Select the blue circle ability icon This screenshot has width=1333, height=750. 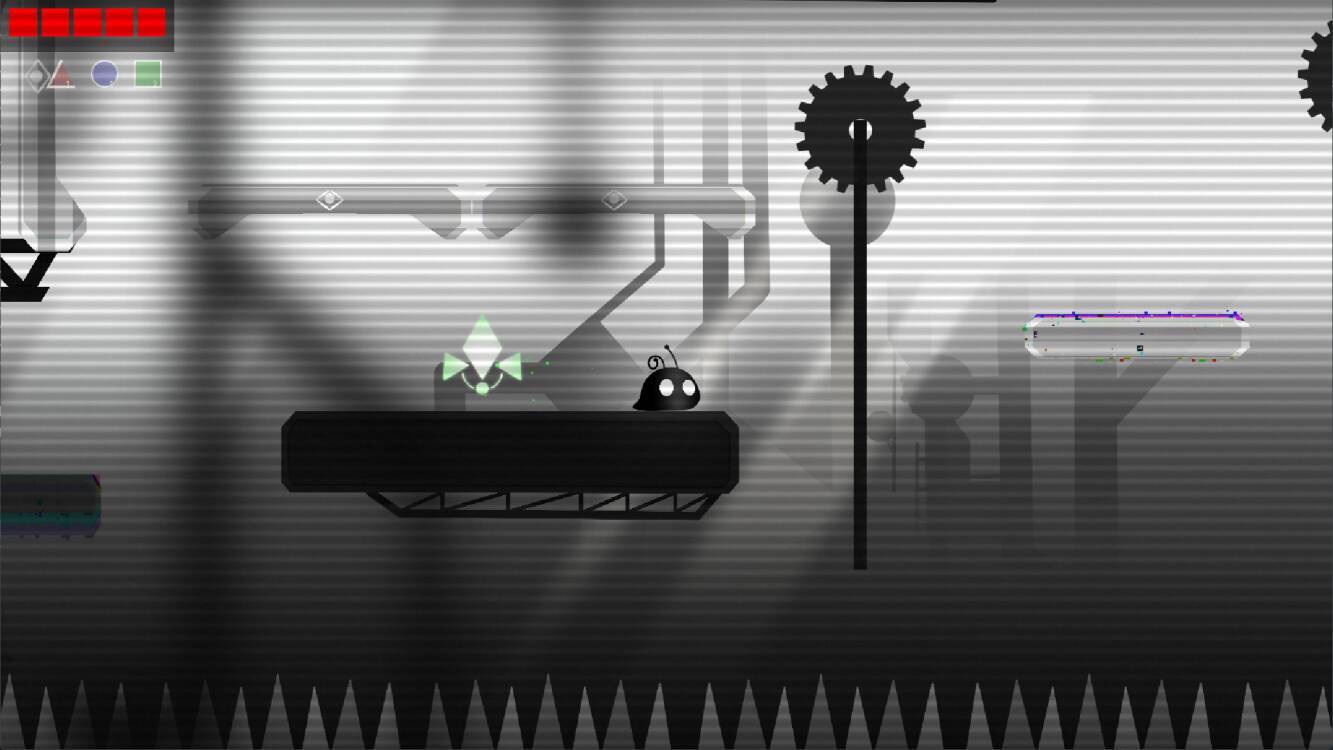pyautogui.click(x=104, y=73)
